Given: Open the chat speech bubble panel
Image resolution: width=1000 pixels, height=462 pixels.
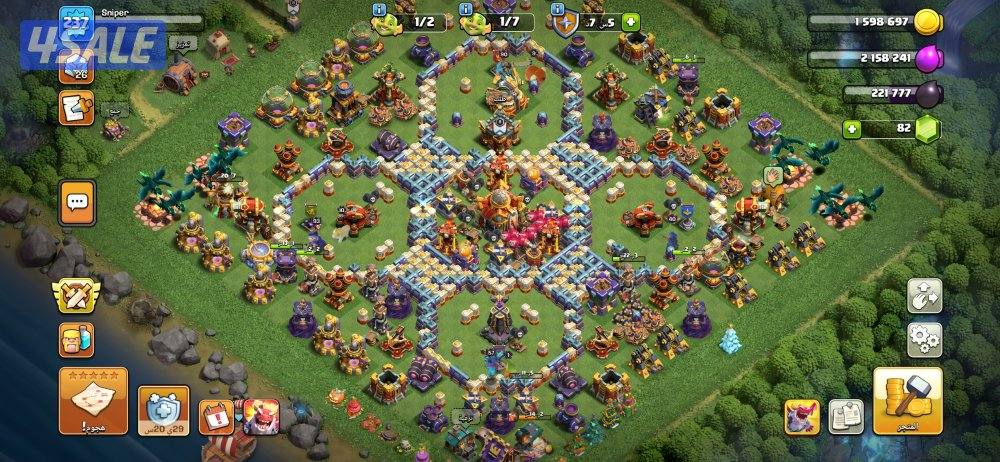Looking at the screenshot, I should (77, 204).
